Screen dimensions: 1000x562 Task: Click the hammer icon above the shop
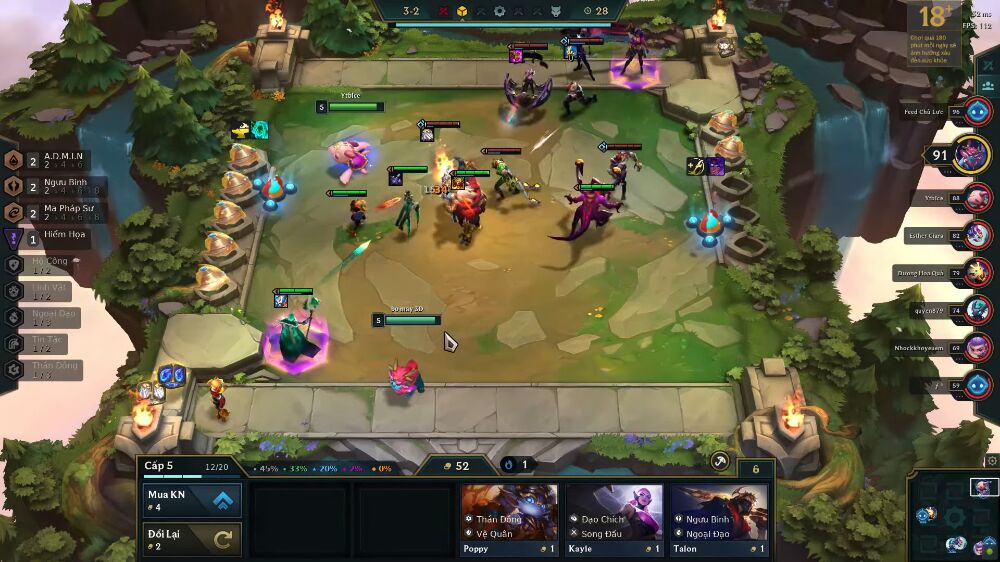pos(718,461)
